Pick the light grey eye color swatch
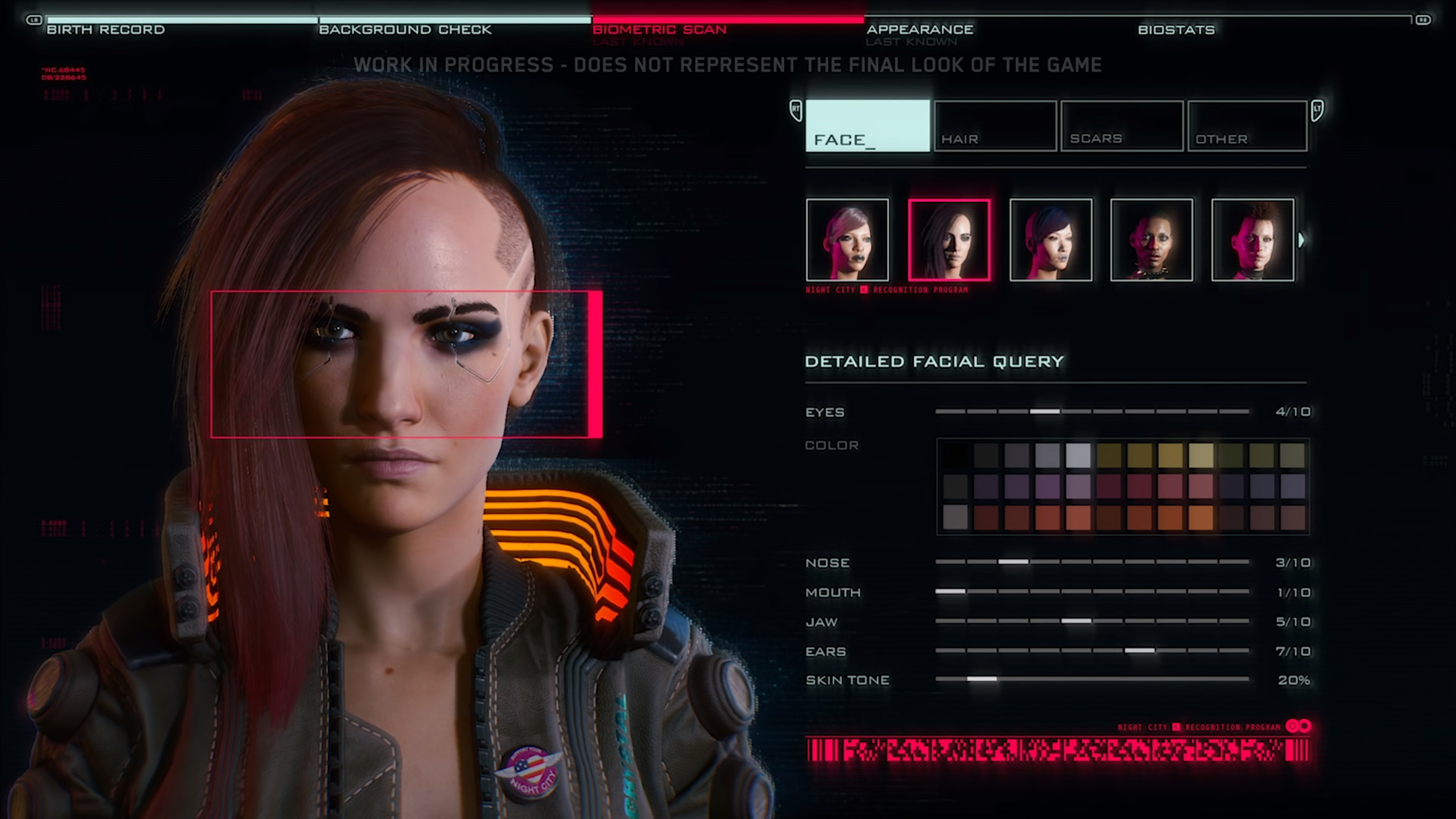 point(1078,455)
